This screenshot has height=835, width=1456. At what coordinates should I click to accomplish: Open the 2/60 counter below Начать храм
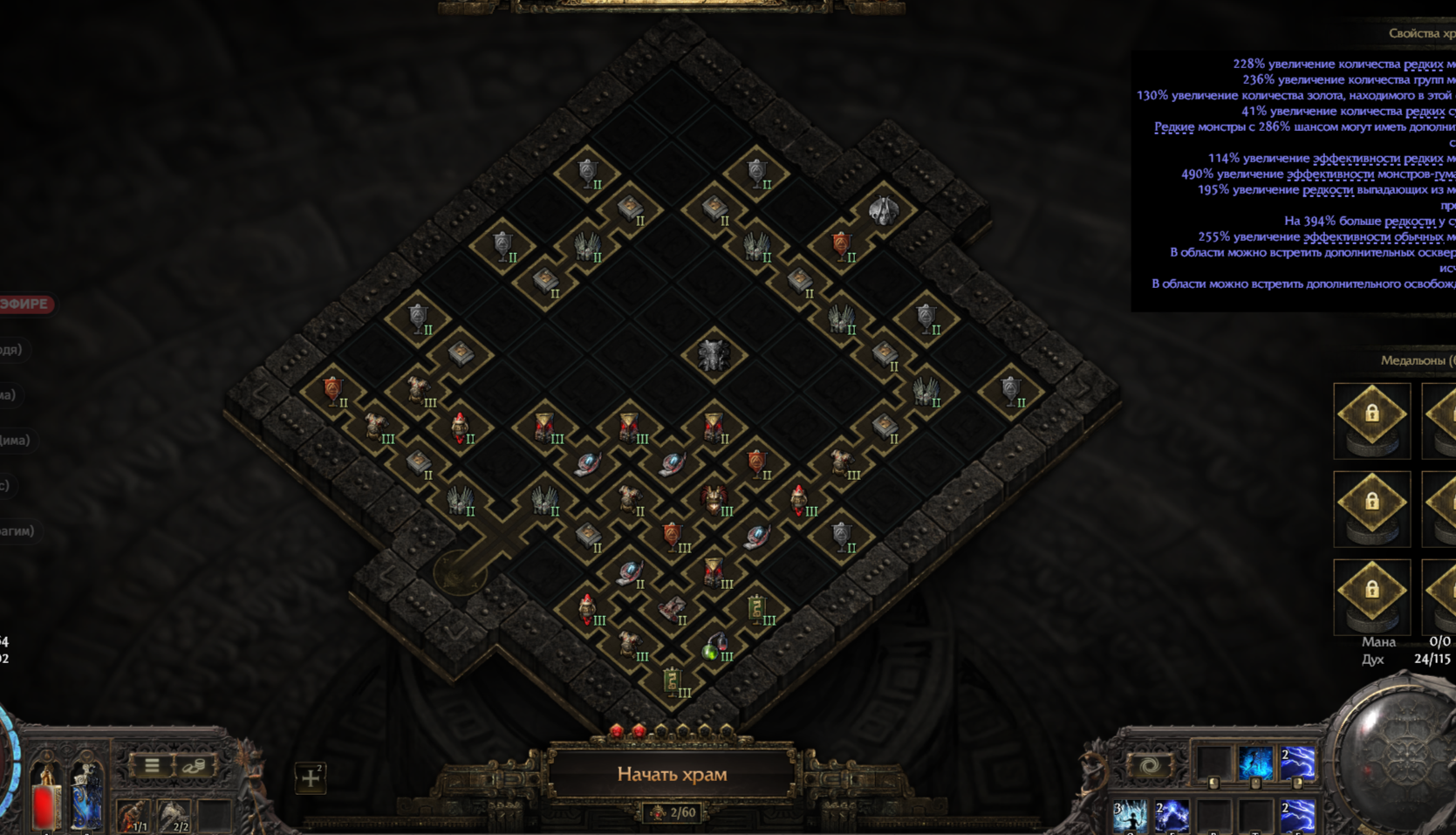click(673, 813)
